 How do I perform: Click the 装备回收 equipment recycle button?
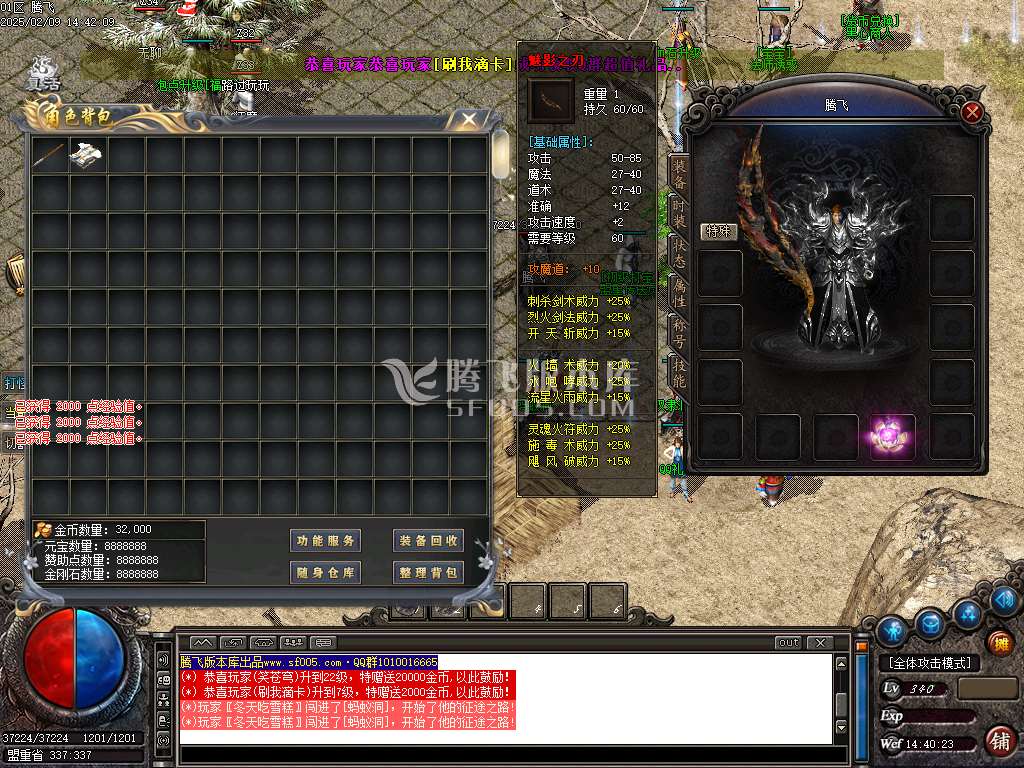(x=428, y=541)
